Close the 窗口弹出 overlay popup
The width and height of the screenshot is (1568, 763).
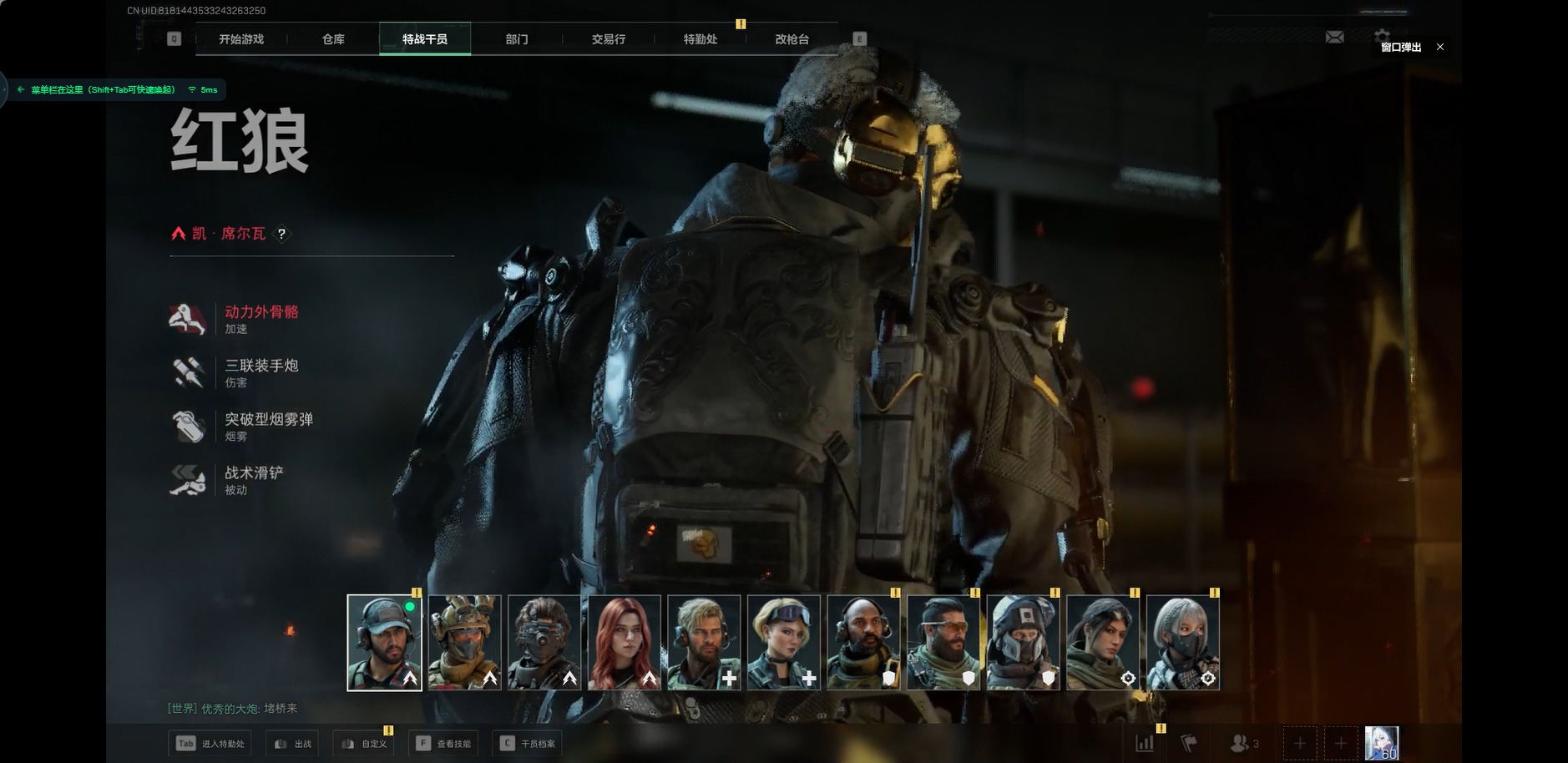click(1439, 47)
